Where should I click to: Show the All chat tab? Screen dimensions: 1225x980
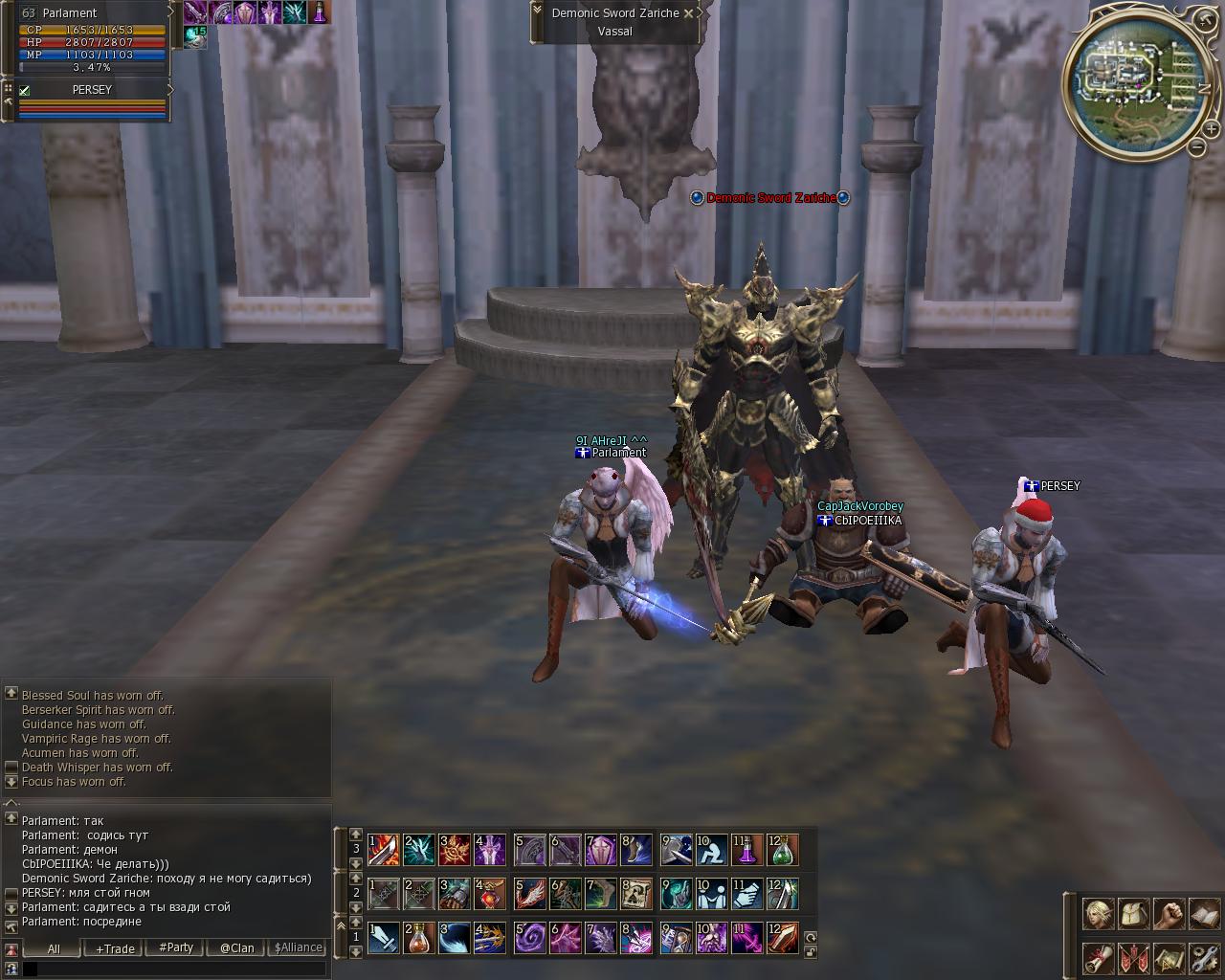[54, 947]
